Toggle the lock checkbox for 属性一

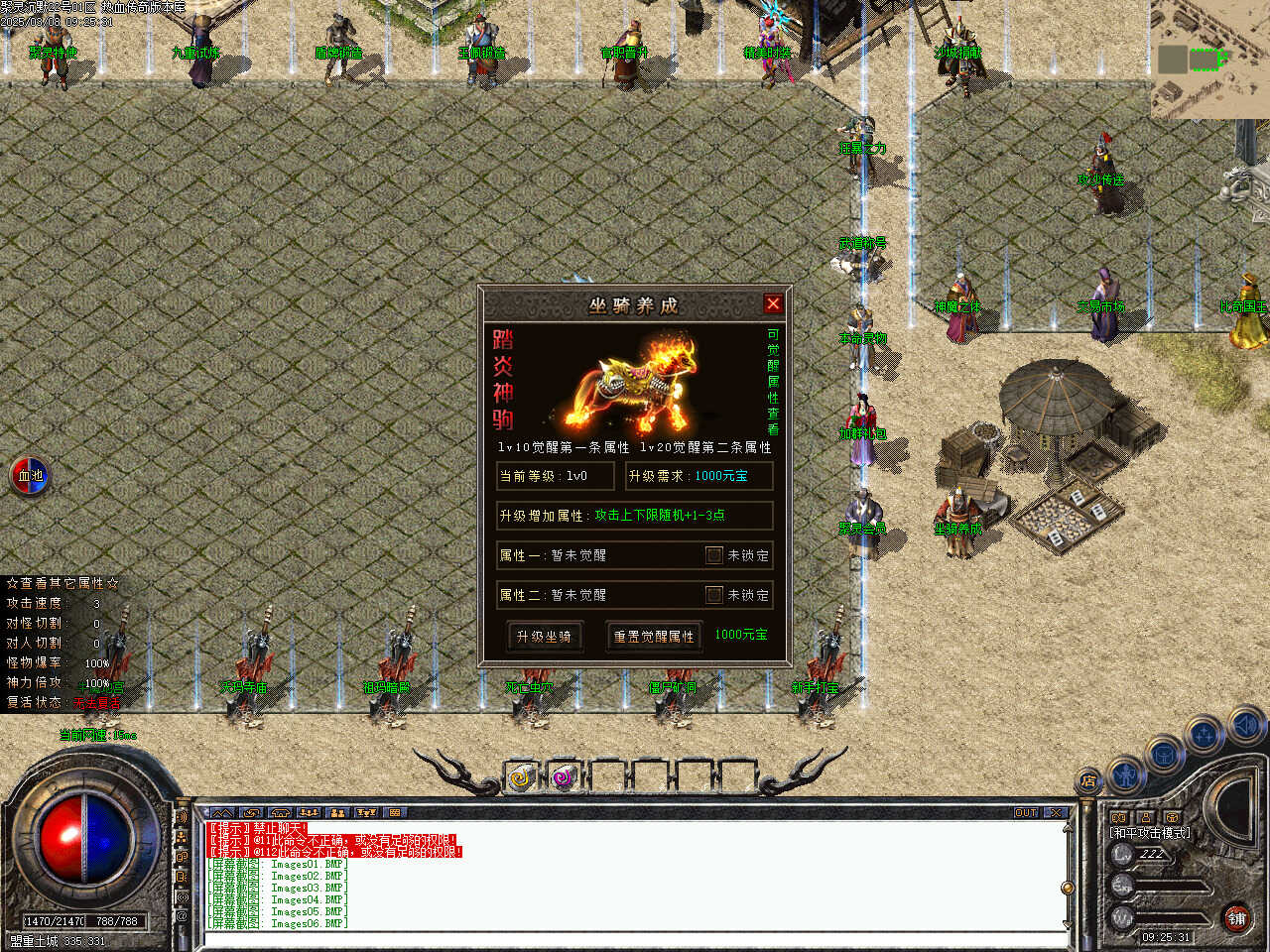pyautogui.click(x=713, y=555)
